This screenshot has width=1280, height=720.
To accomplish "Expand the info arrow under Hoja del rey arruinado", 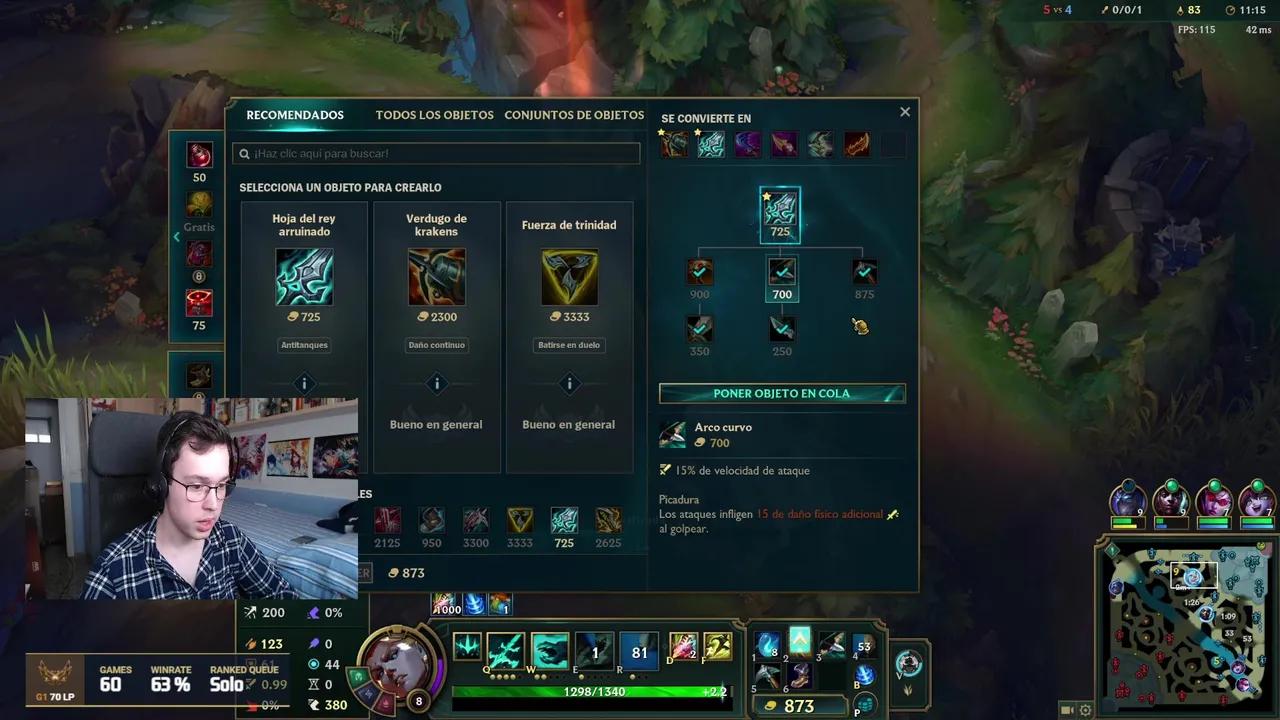I will click(304, 384).
